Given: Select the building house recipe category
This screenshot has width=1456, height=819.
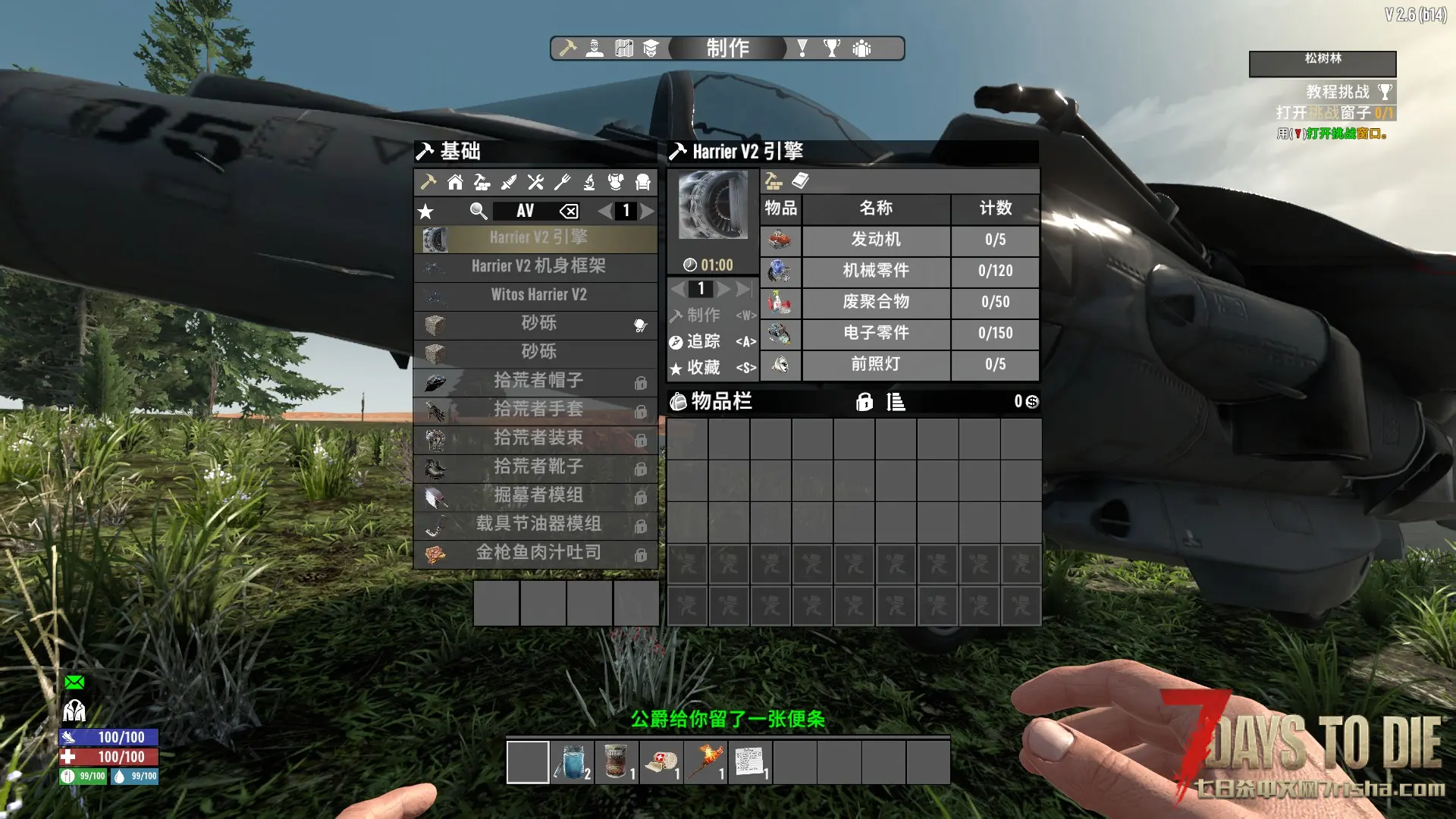Looking at the screenshot, I should tap(455, 182).
